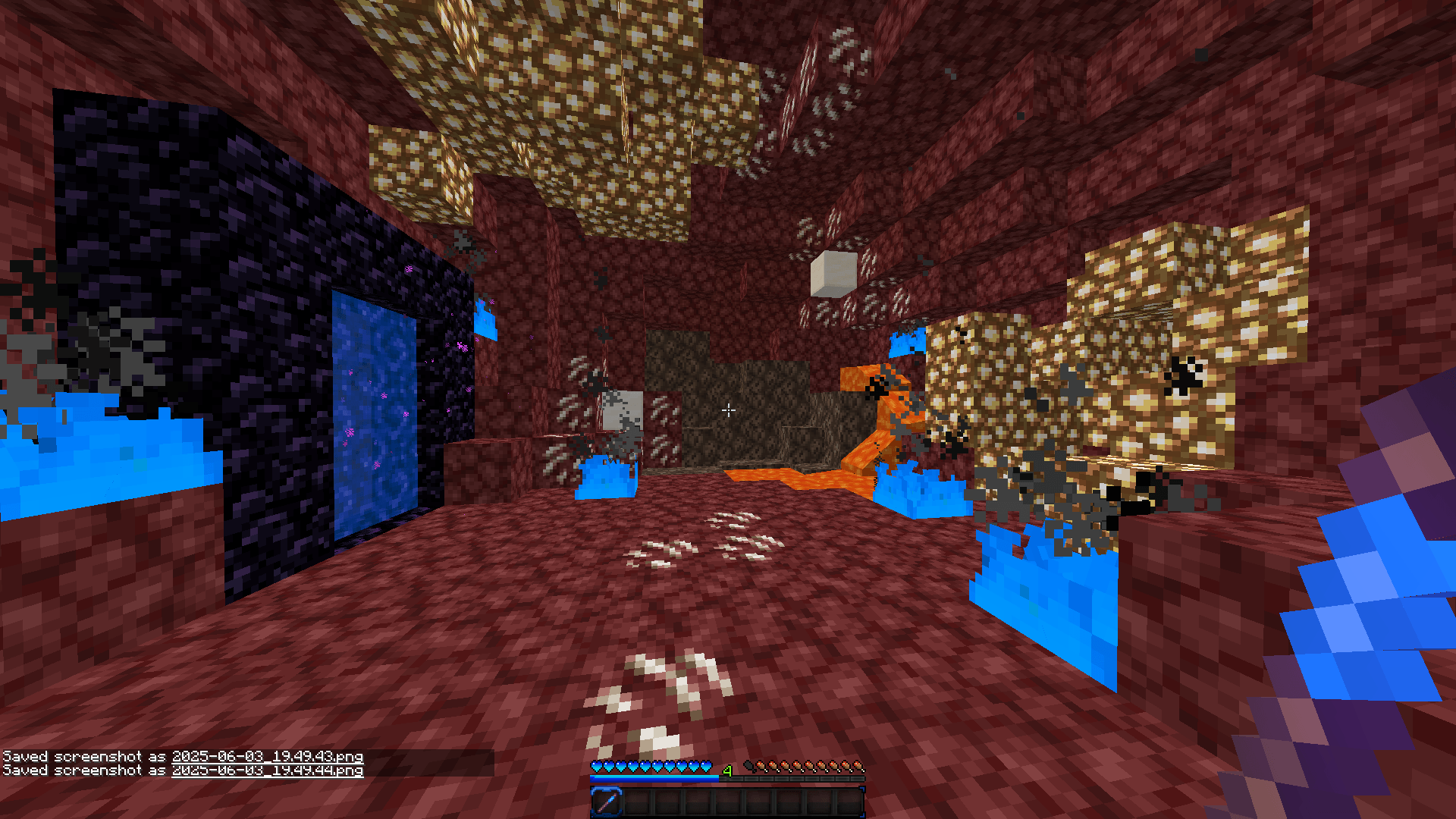This screenshot has width=1456, height=819.
Task: Click the small soul flame near the portal top
Action: [486, 318]
